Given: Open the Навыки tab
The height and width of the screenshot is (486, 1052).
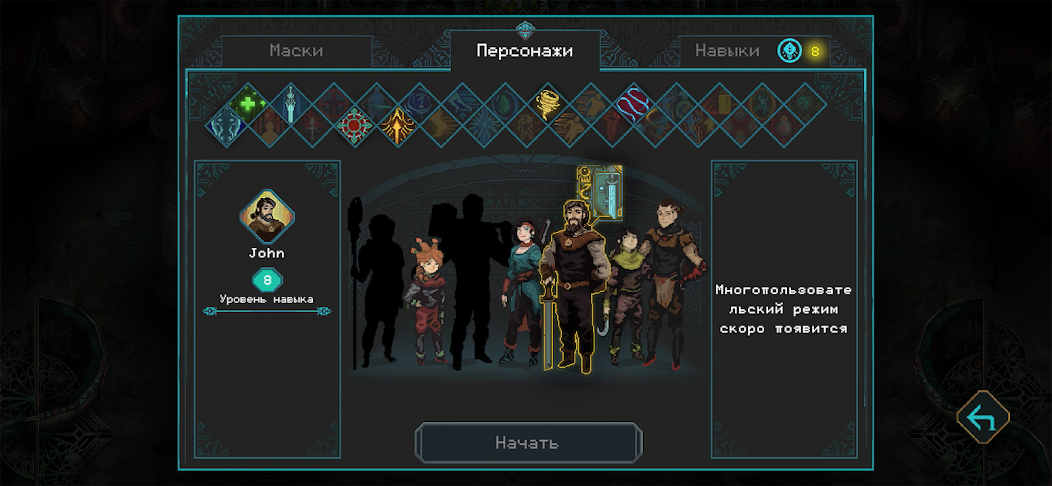Looking at the screenshot, I should pyautogui.click(x=727, y=51).
